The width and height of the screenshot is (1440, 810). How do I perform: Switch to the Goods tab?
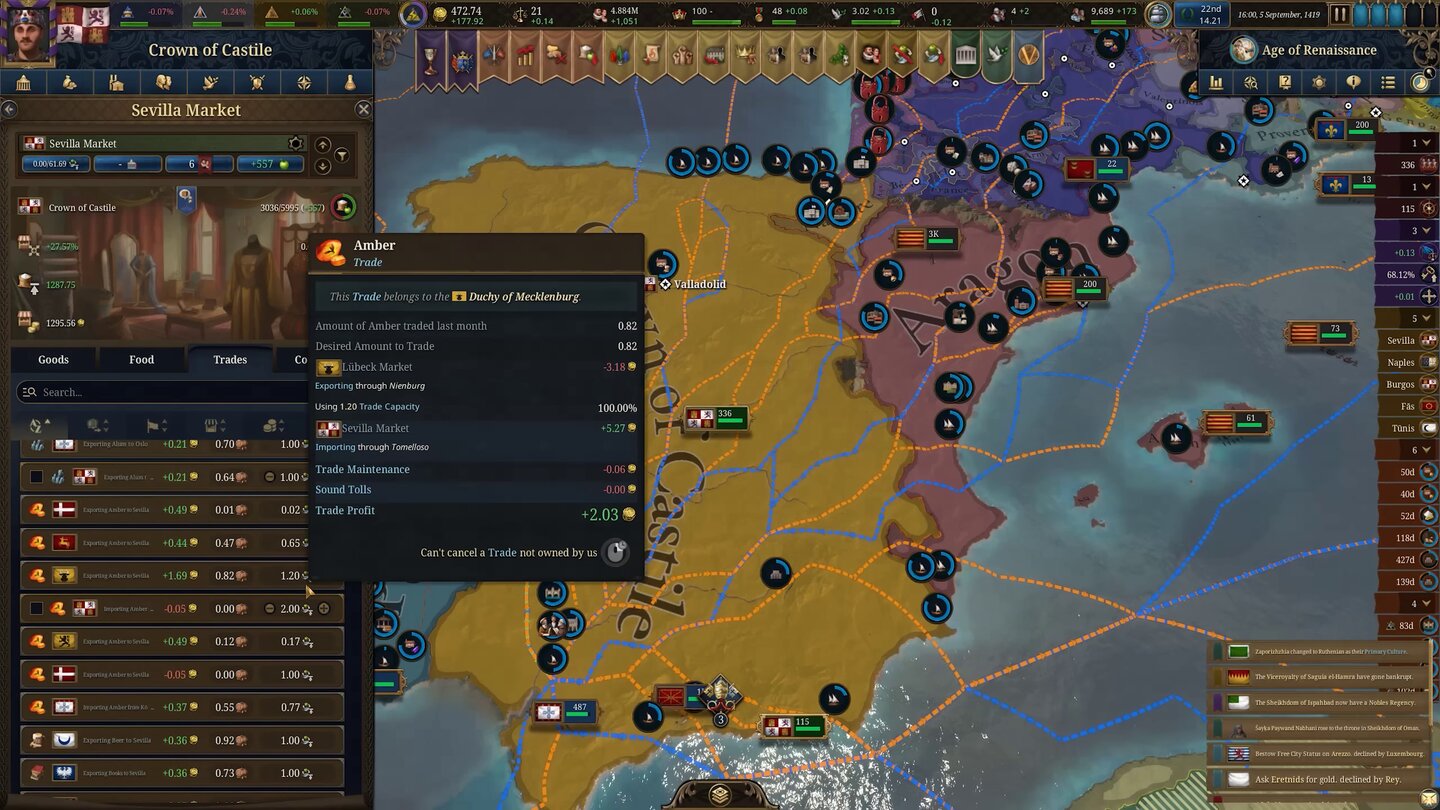(52, 359)
